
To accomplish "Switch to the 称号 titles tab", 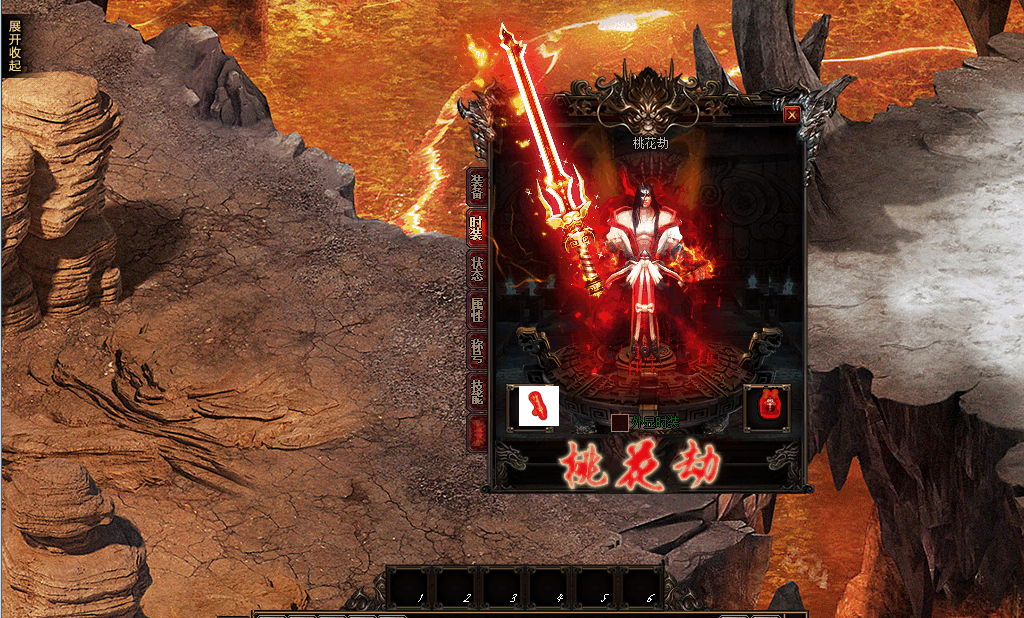I will click(x=478, y=351).
